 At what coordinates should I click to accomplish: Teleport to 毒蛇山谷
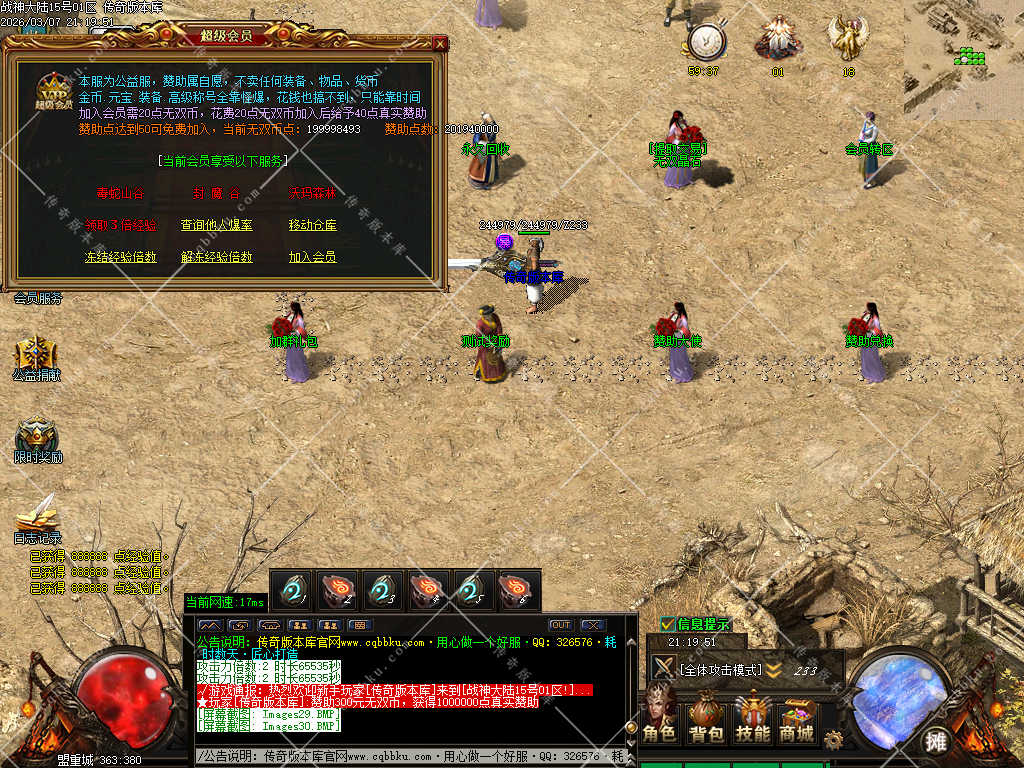pyautogui.click(x=119, y=193)
